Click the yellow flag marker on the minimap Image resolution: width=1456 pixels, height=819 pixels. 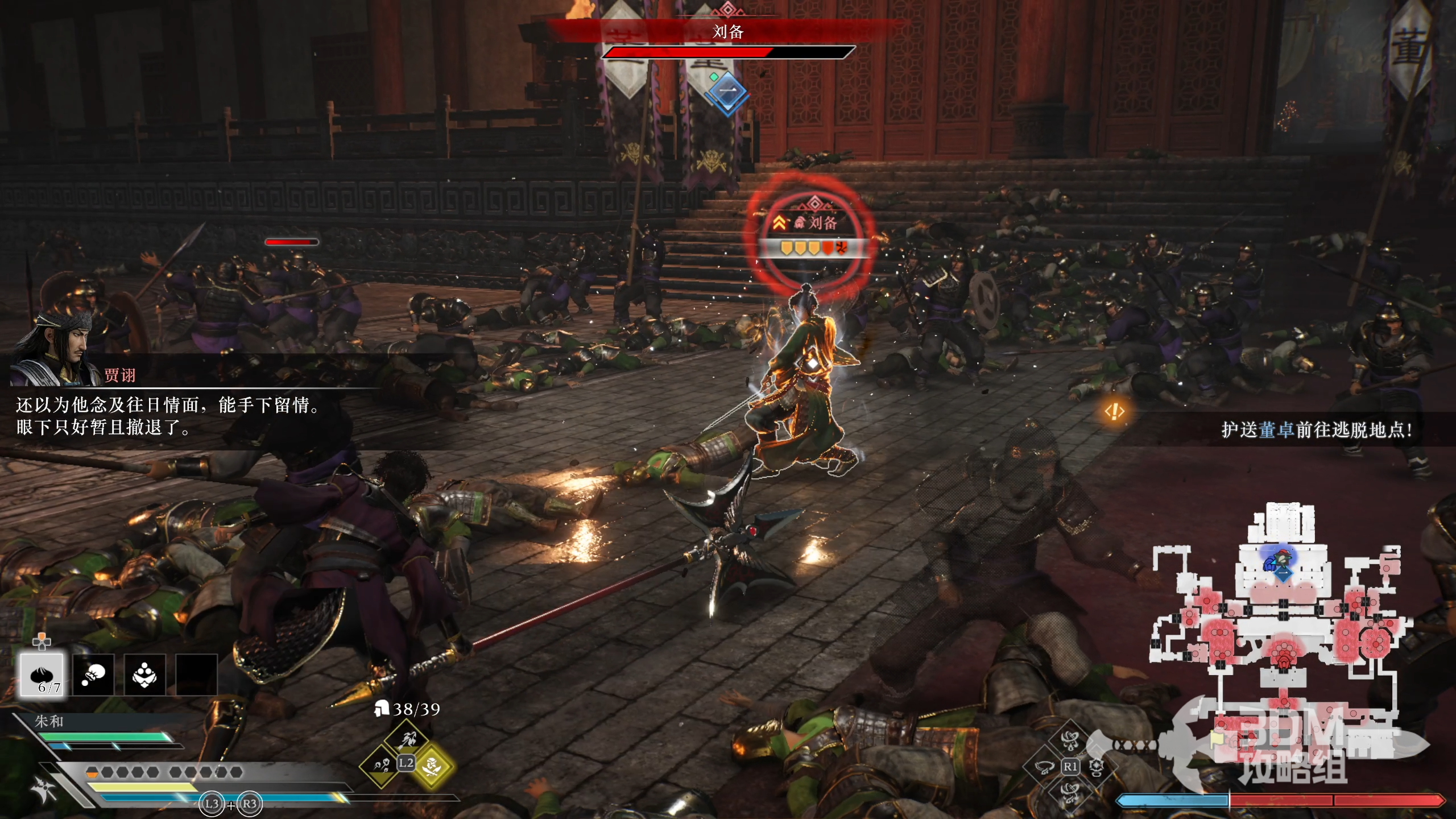(1217, 738)
